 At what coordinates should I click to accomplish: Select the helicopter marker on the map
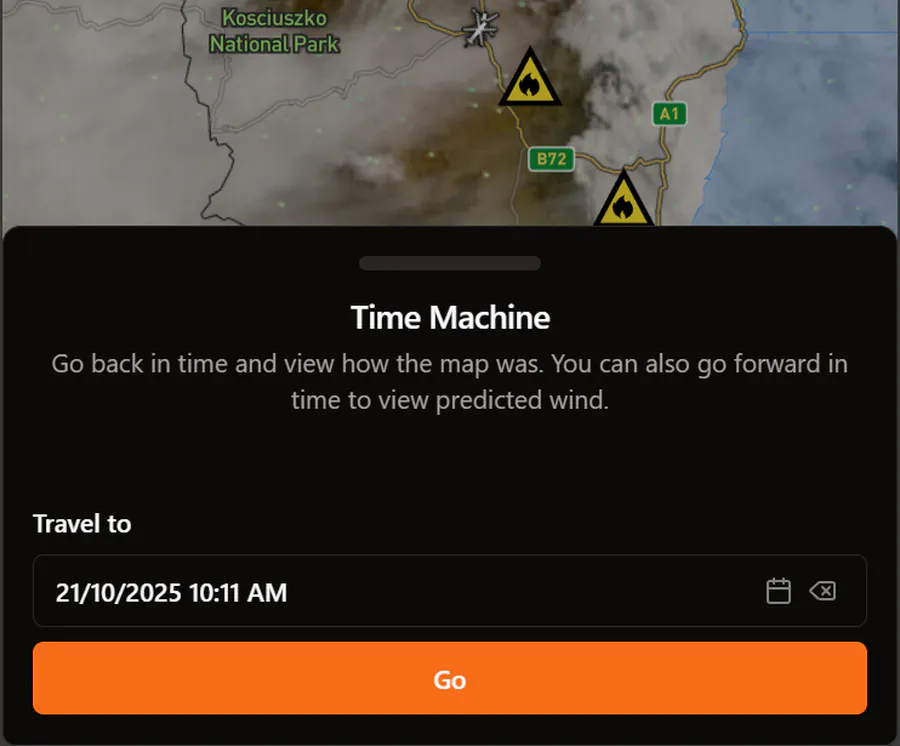[481, 28]
